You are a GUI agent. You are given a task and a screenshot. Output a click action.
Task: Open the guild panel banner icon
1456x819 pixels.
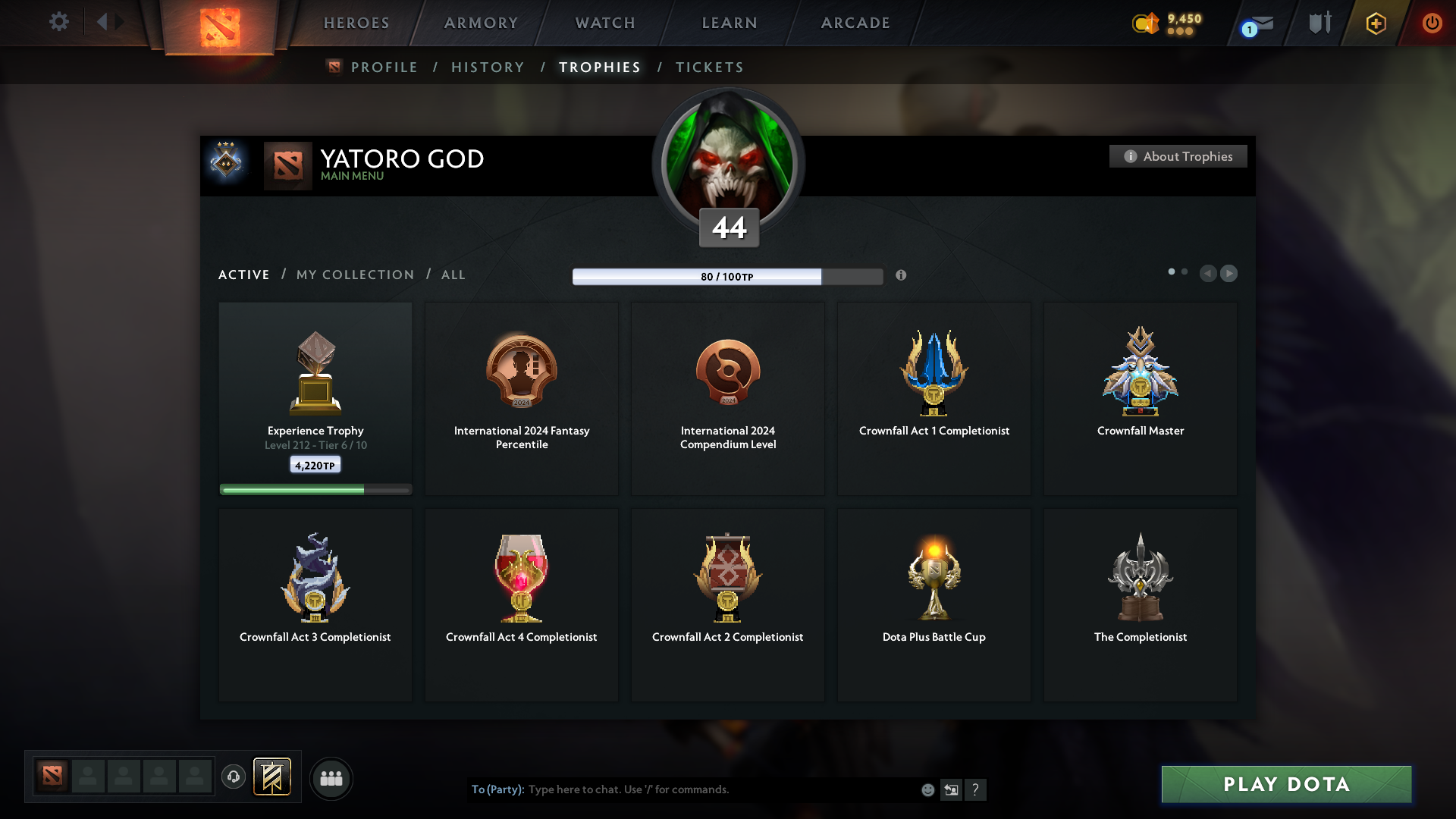point(273,777)
